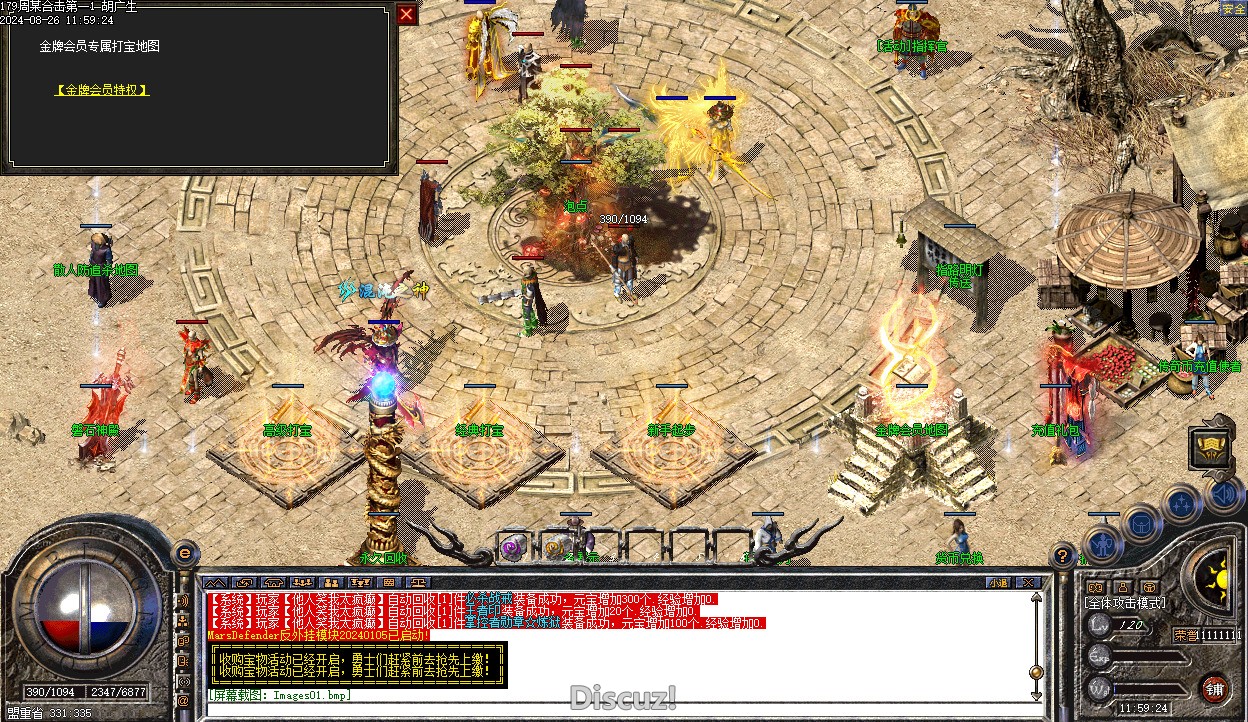Select the gold scroll item in hotbar
This screenshot has height=722, width=1248.
pyautogui.click(x=553, y=547)
